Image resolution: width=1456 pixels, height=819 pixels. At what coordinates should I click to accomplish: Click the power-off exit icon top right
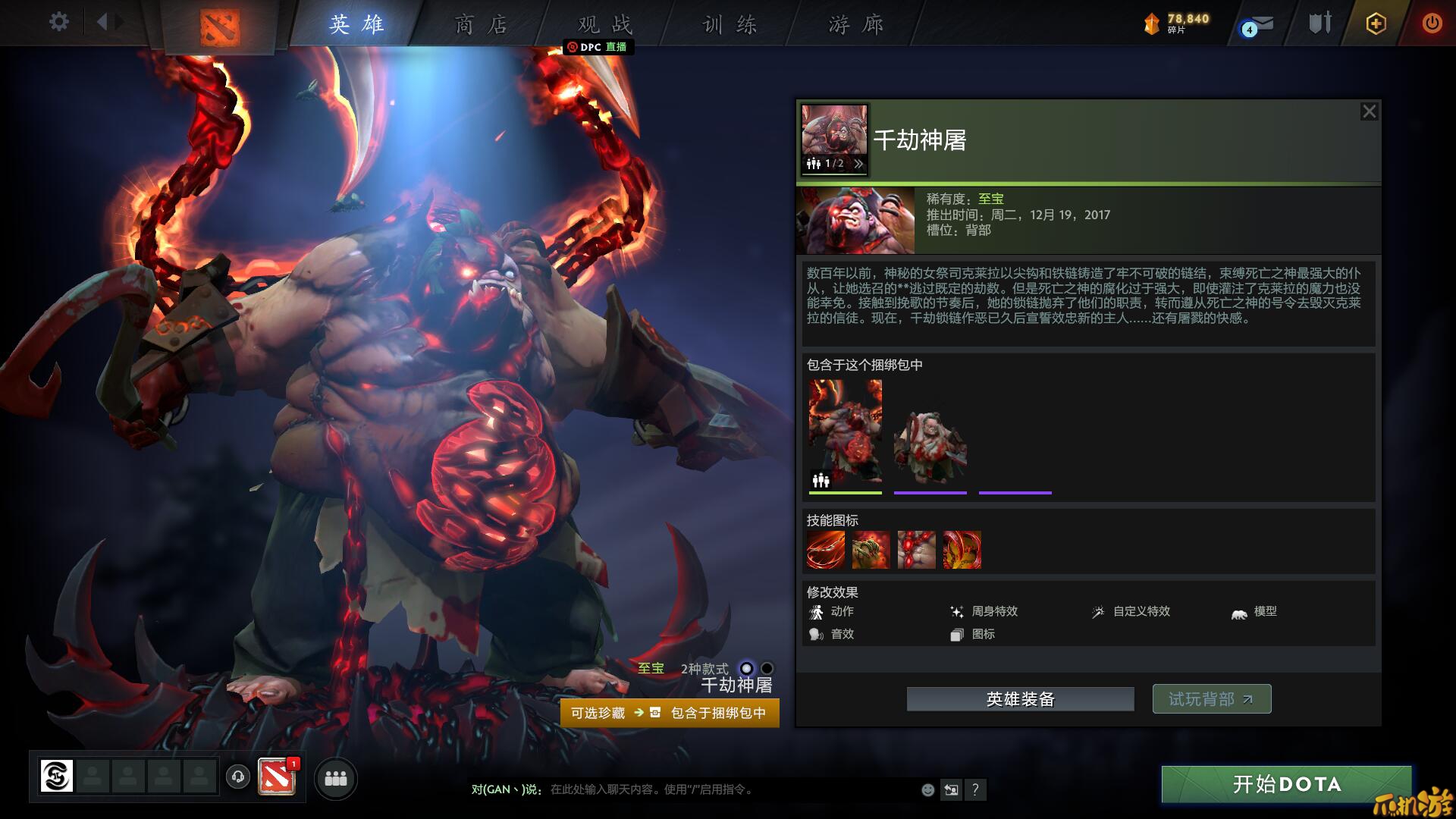pyautogui.click(x=1432, y=23)
